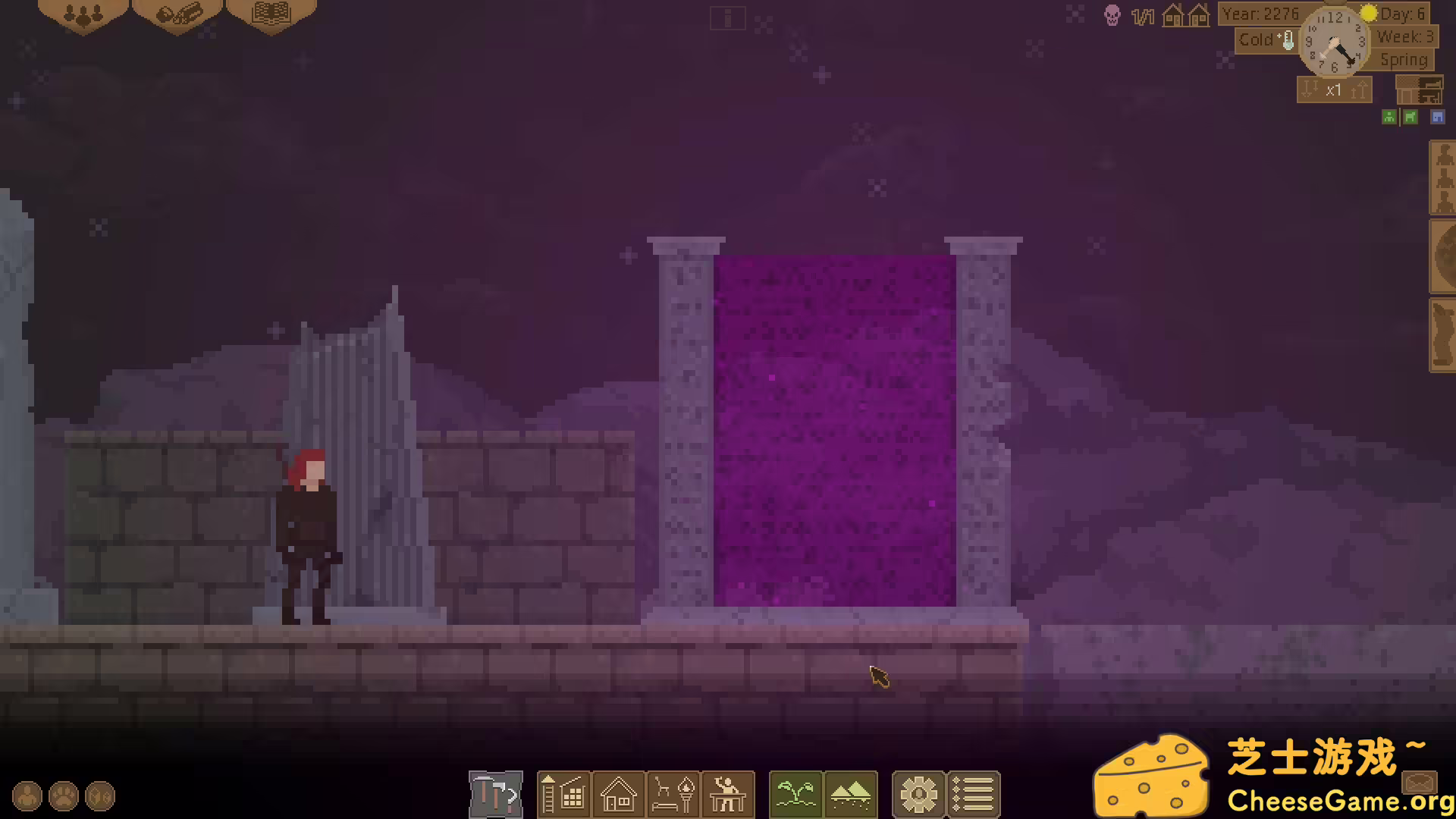Toggle the settler visibility marker
Screen dimensions: 1456x819
coord(1389,117)
